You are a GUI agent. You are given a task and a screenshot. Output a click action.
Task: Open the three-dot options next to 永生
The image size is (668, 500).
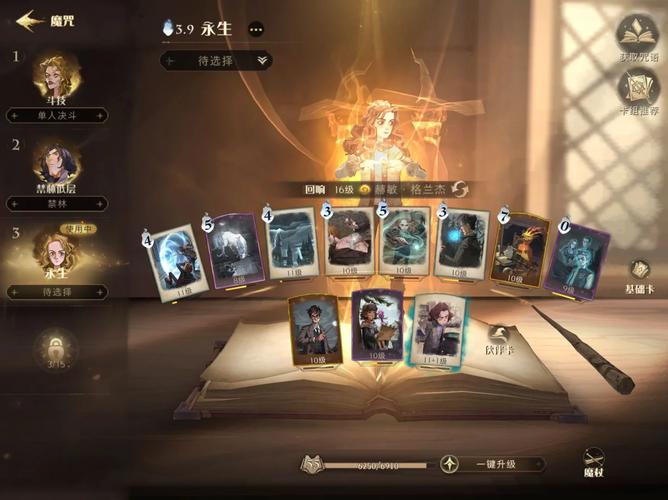coord(256,30)
